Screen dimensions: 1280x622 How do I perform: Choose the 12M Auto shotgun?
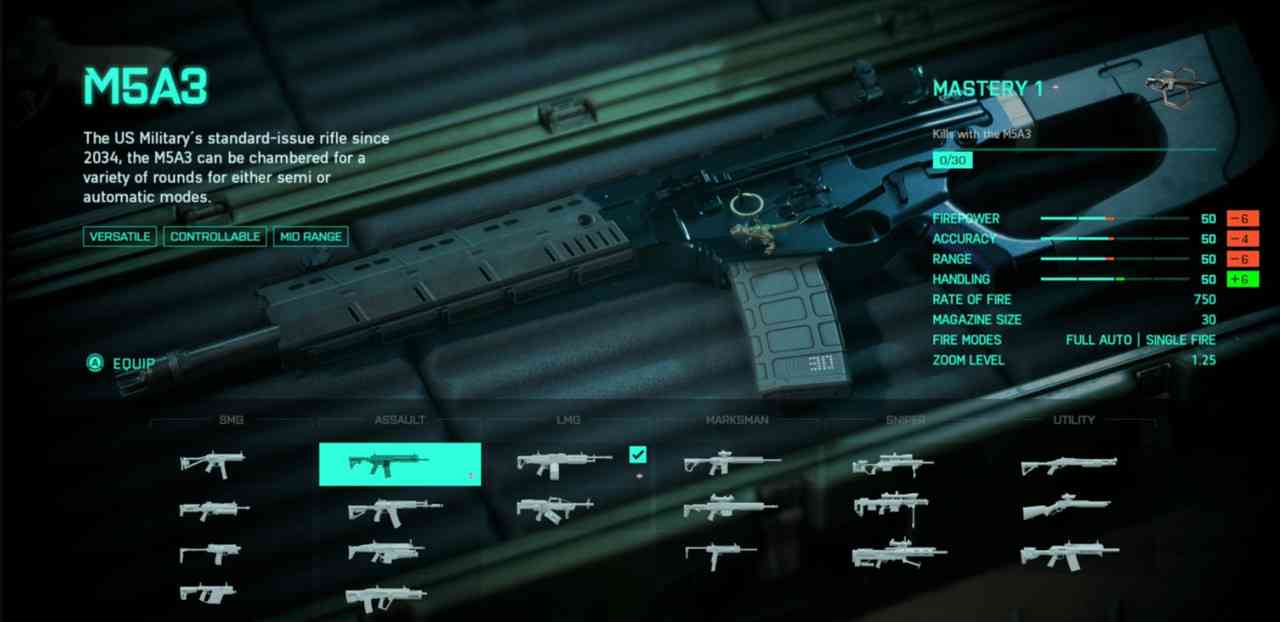(x=1066, y=555)
